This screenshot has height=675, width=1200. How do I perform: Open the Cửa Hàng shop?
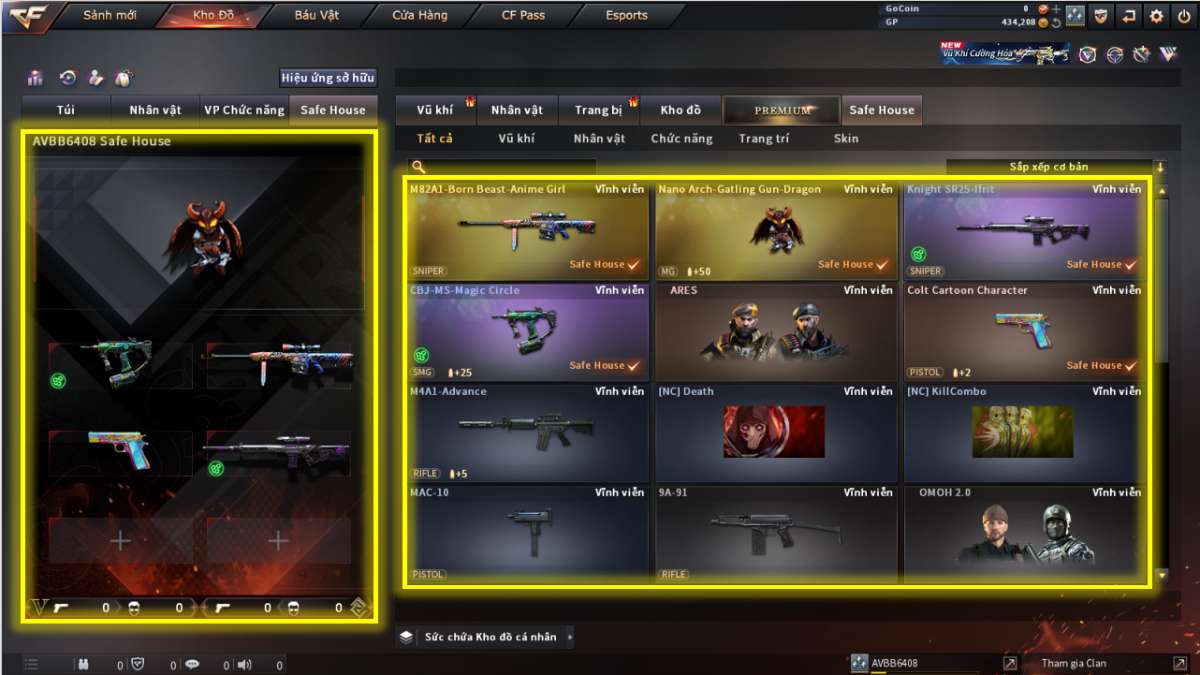(x=420, y=15)
